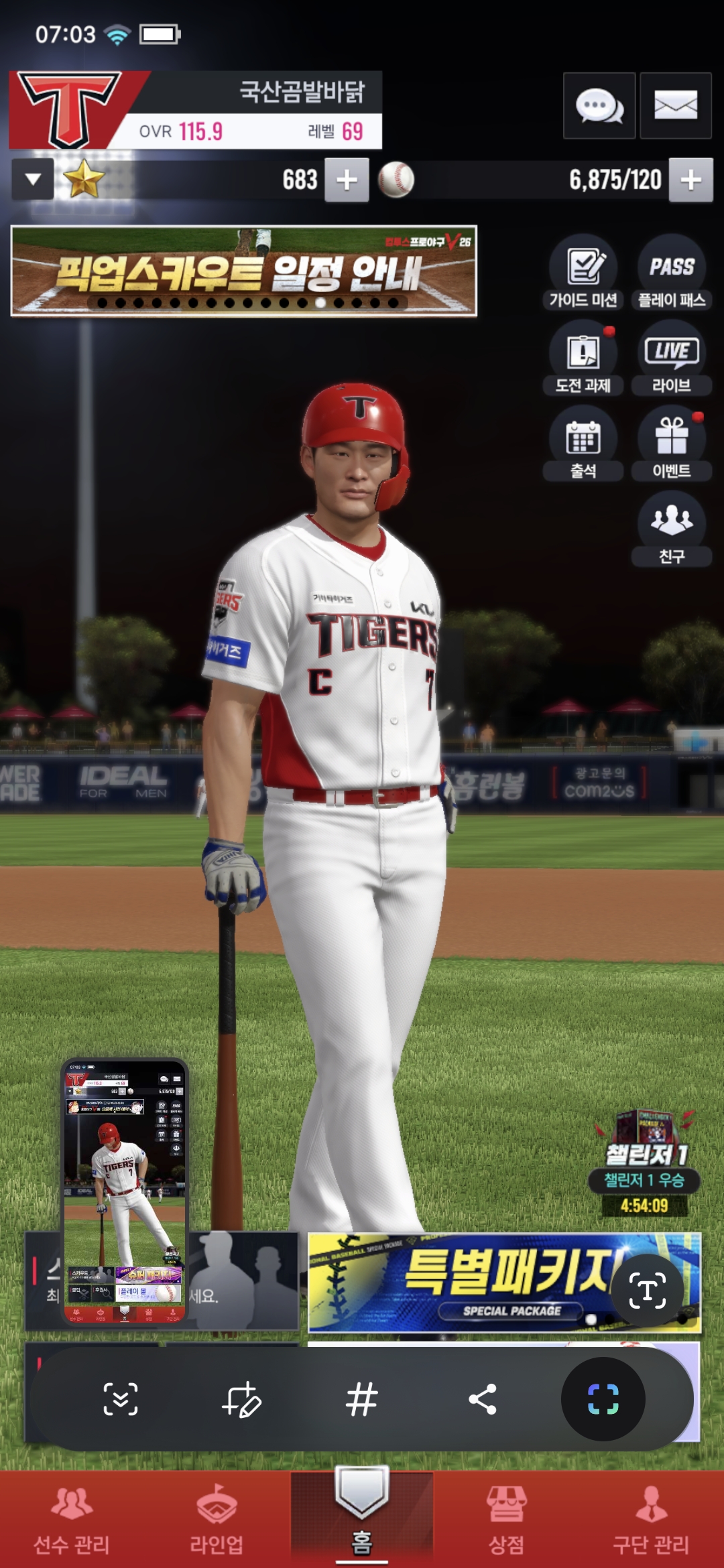The width and height of the screenshot is (724, 1568).
Task: Open the 이벤트 gift box menu
Action: point(671,443)
